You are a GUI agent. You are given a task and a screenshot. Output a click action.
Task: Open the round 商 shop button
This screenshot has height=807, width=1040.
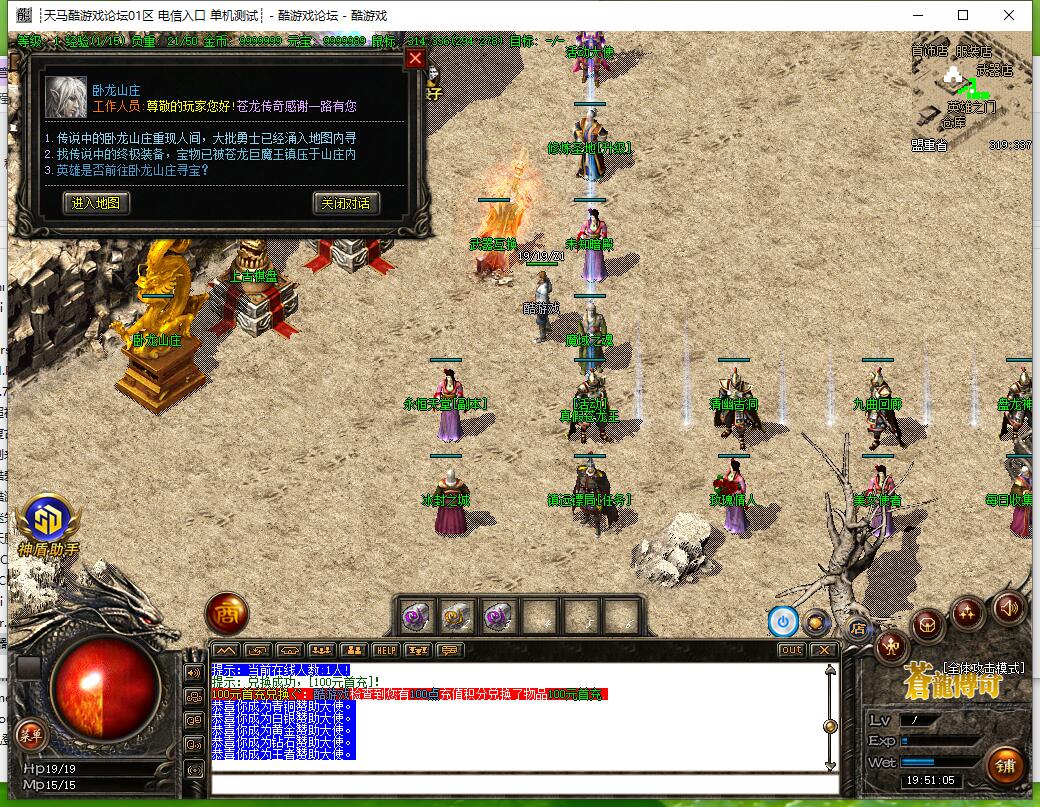(x=227, y=615)
